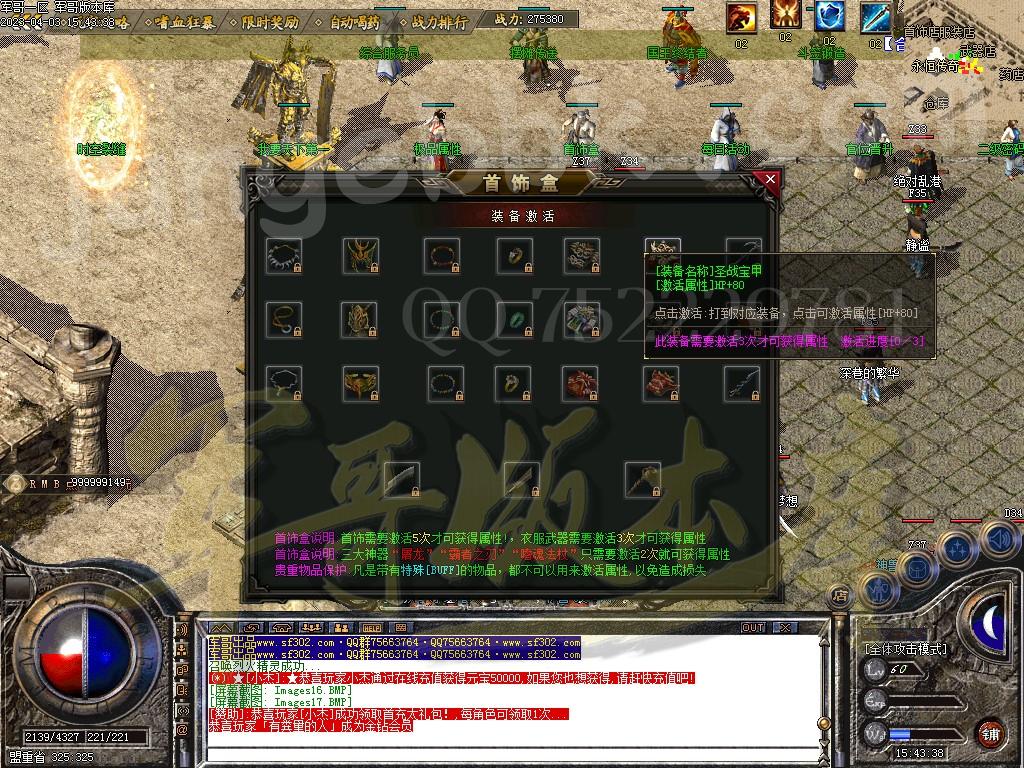Screen dimensions: 1024x768
Task: Select the spiked white necklace slot
Action: tap(284, 255)
